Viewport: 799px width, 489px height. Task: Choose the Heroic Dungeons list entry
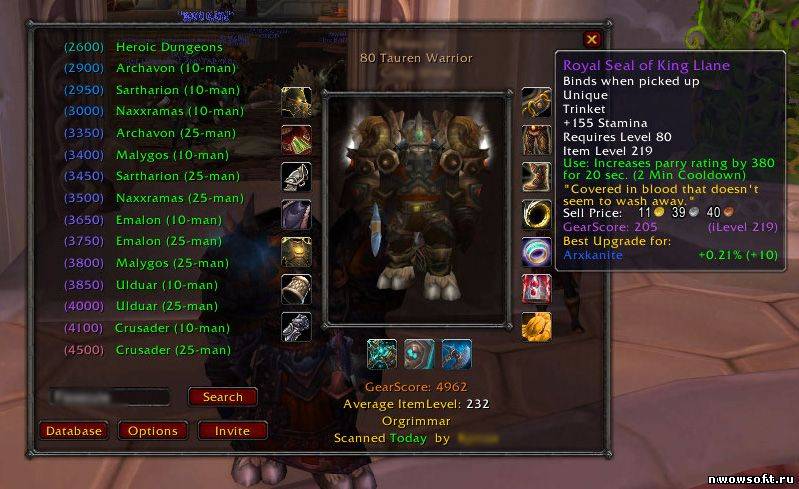point(168,47)
